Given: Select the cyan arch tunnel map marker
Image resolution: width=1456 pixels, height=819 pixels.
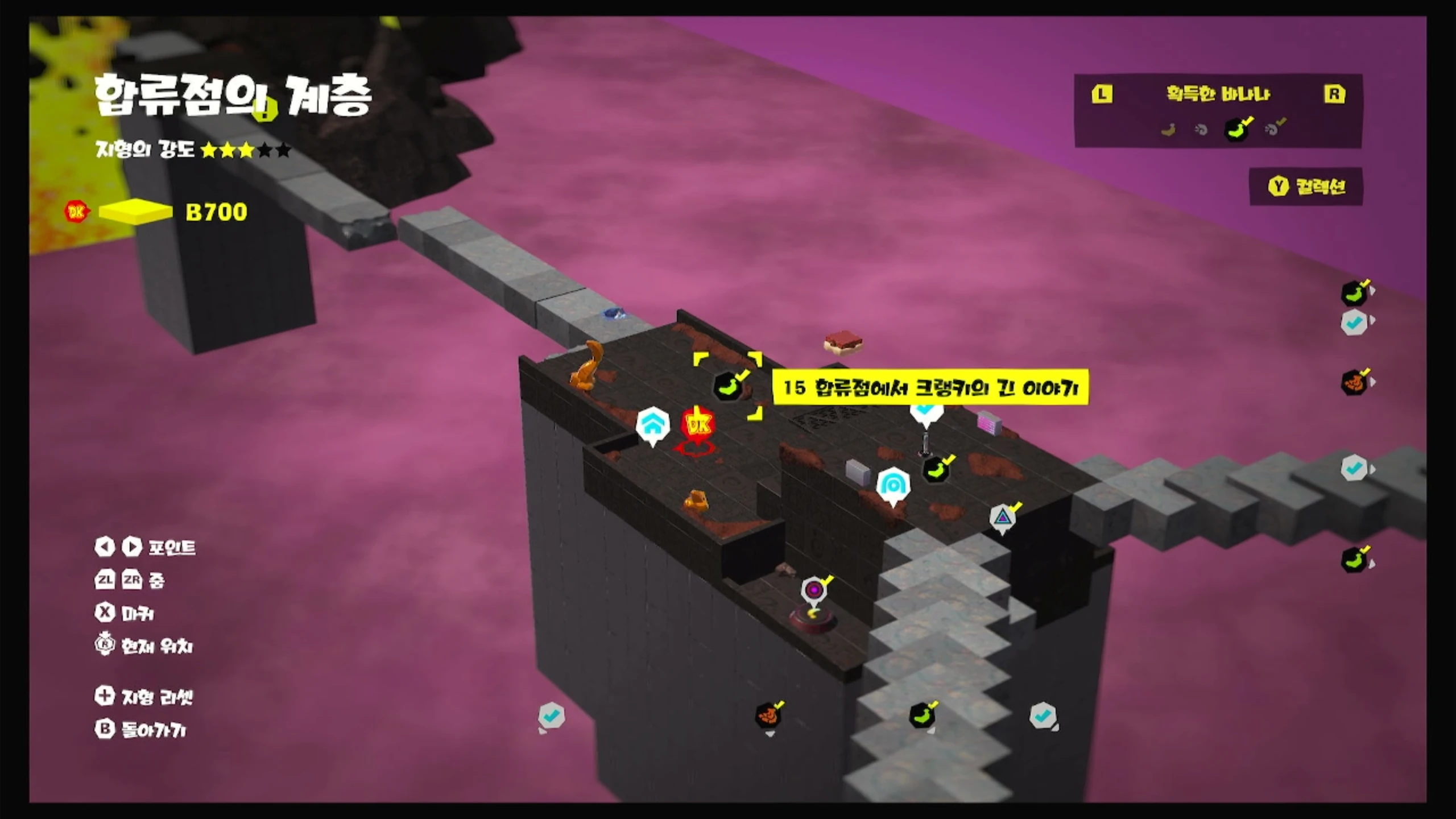Looking at the screenshot, I should pos(893,485).
